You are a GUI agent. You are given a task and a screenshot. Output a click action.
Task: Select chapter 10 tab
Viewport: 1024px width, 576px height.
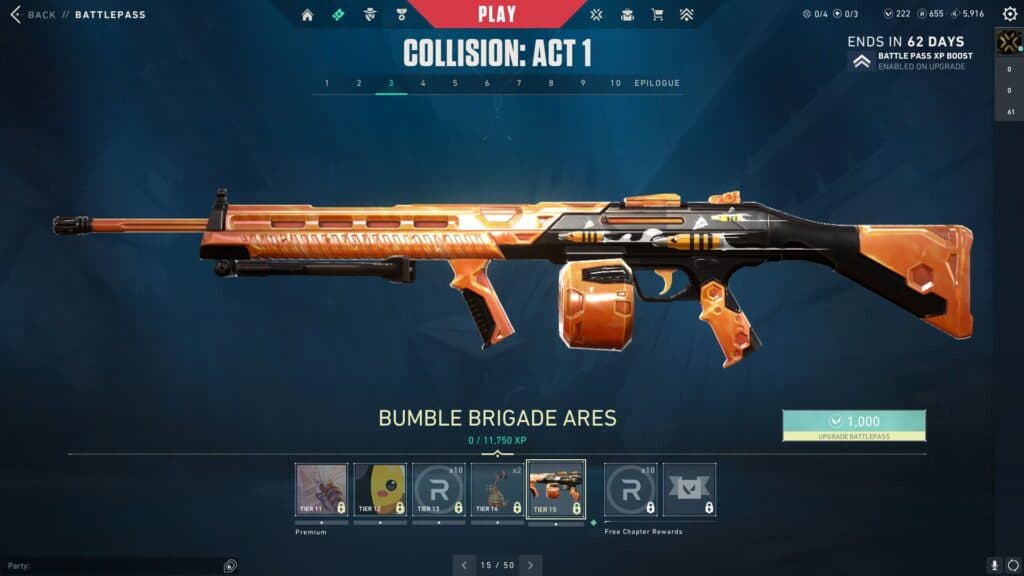tap(615, 83)
